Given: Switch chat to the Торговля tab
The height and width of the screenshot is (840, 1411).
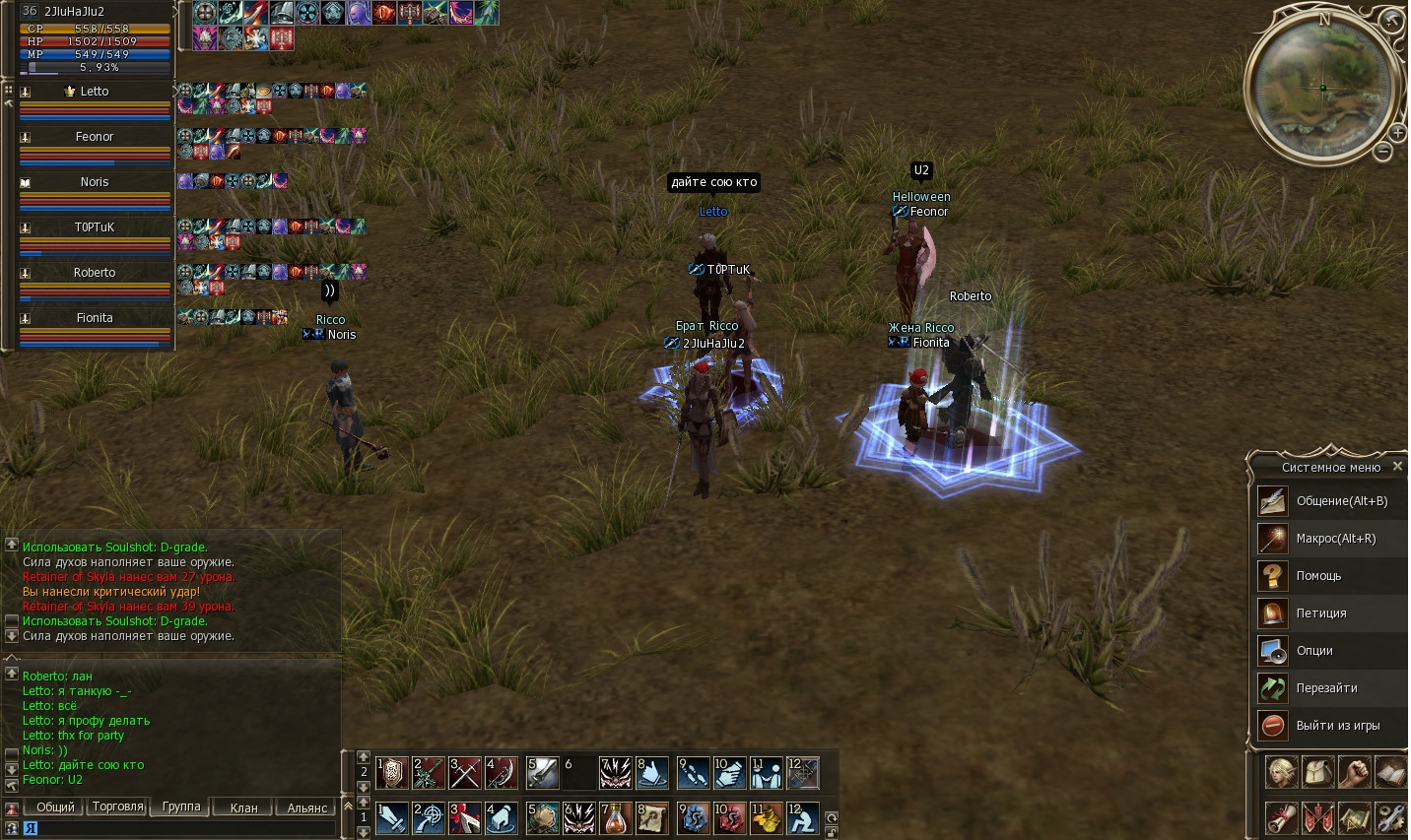Looking at the screenshot, I should click(118, 807).
